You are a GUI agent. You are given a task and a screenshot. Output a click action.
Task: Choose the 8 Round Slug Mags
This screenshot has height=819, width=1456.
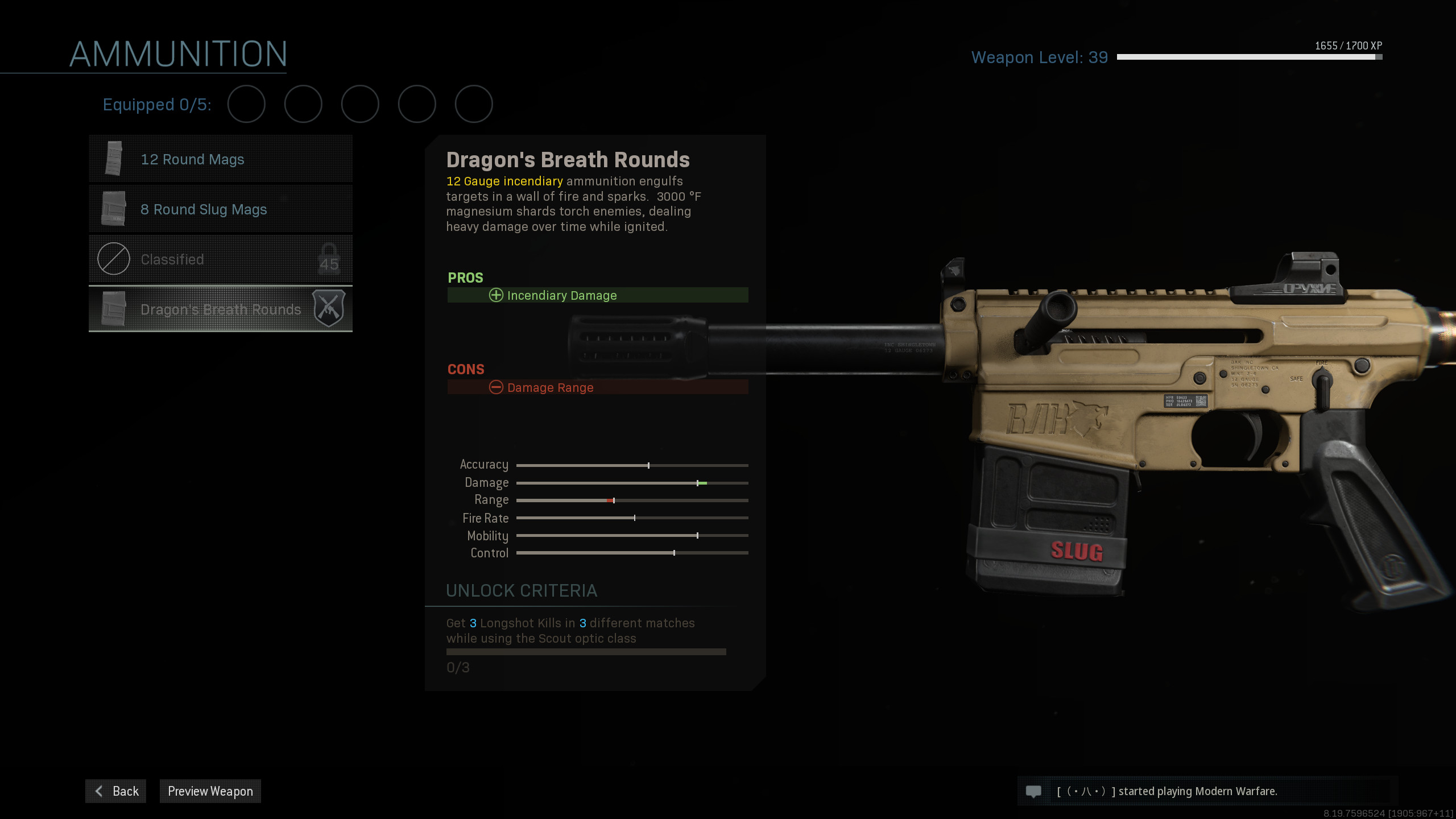(221, 209)
